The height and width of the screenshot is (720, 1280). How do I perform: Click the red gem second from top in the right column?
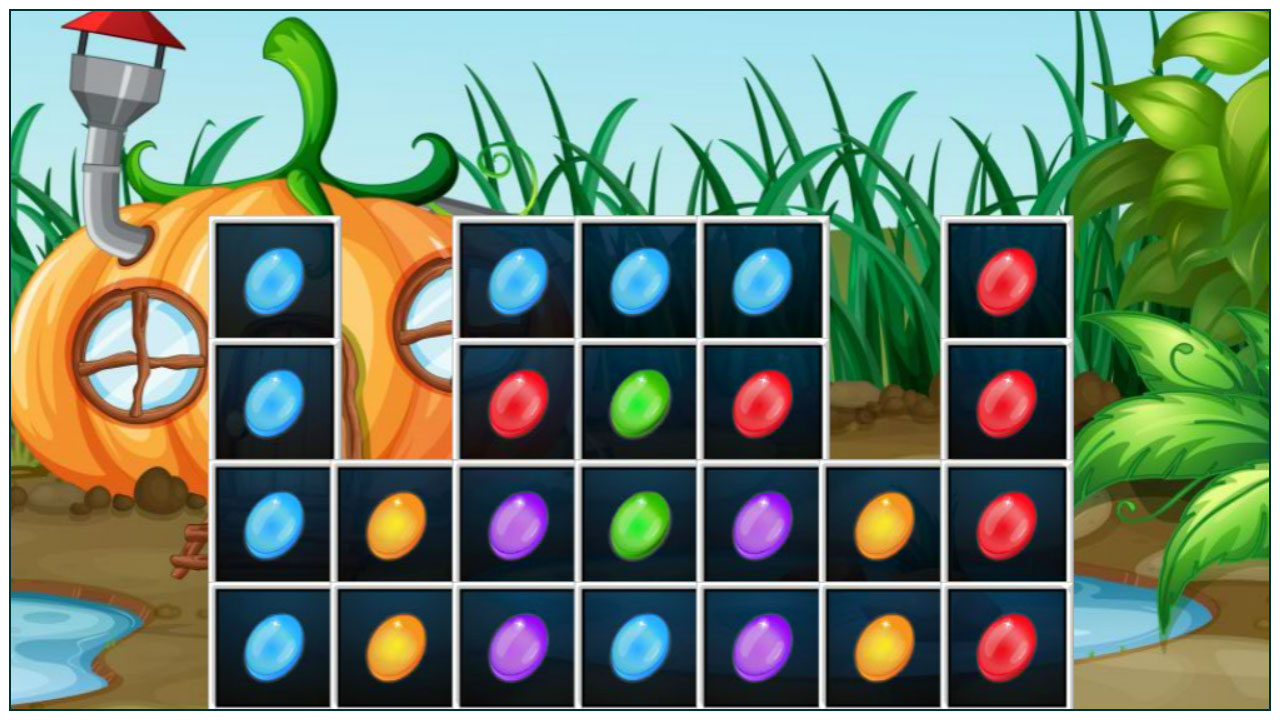click(x=1005, y=405)
